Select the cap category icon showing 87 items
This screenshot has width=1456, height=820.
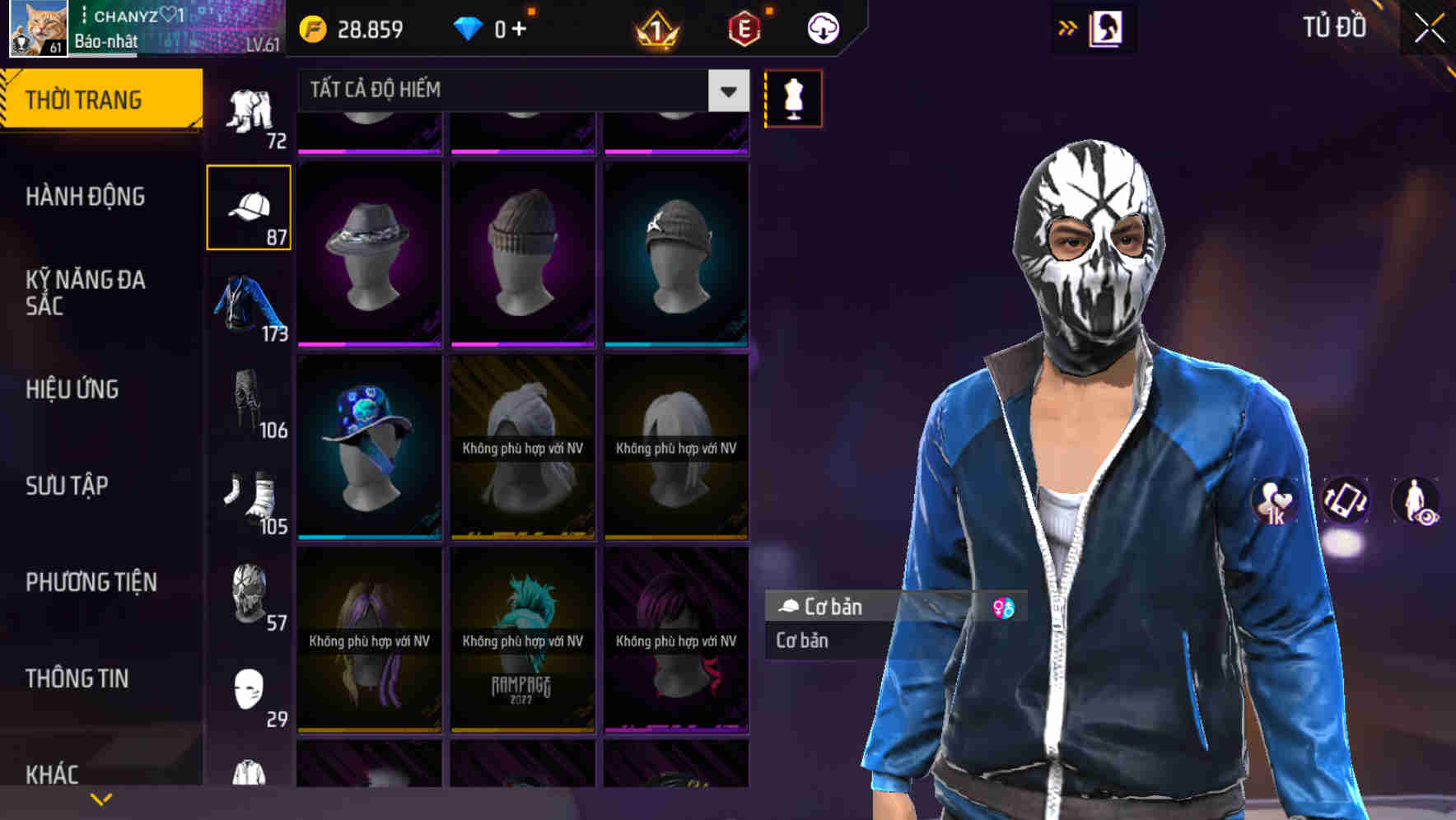250,206
